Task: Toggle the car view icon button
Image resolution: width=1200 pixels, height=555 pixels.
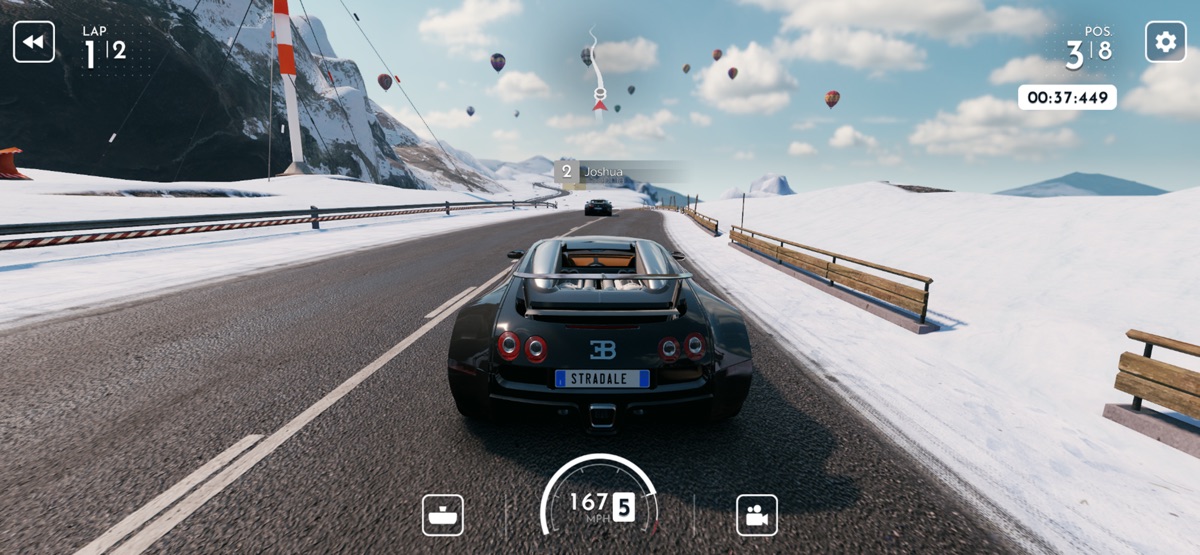Action: tap(442, 515)
